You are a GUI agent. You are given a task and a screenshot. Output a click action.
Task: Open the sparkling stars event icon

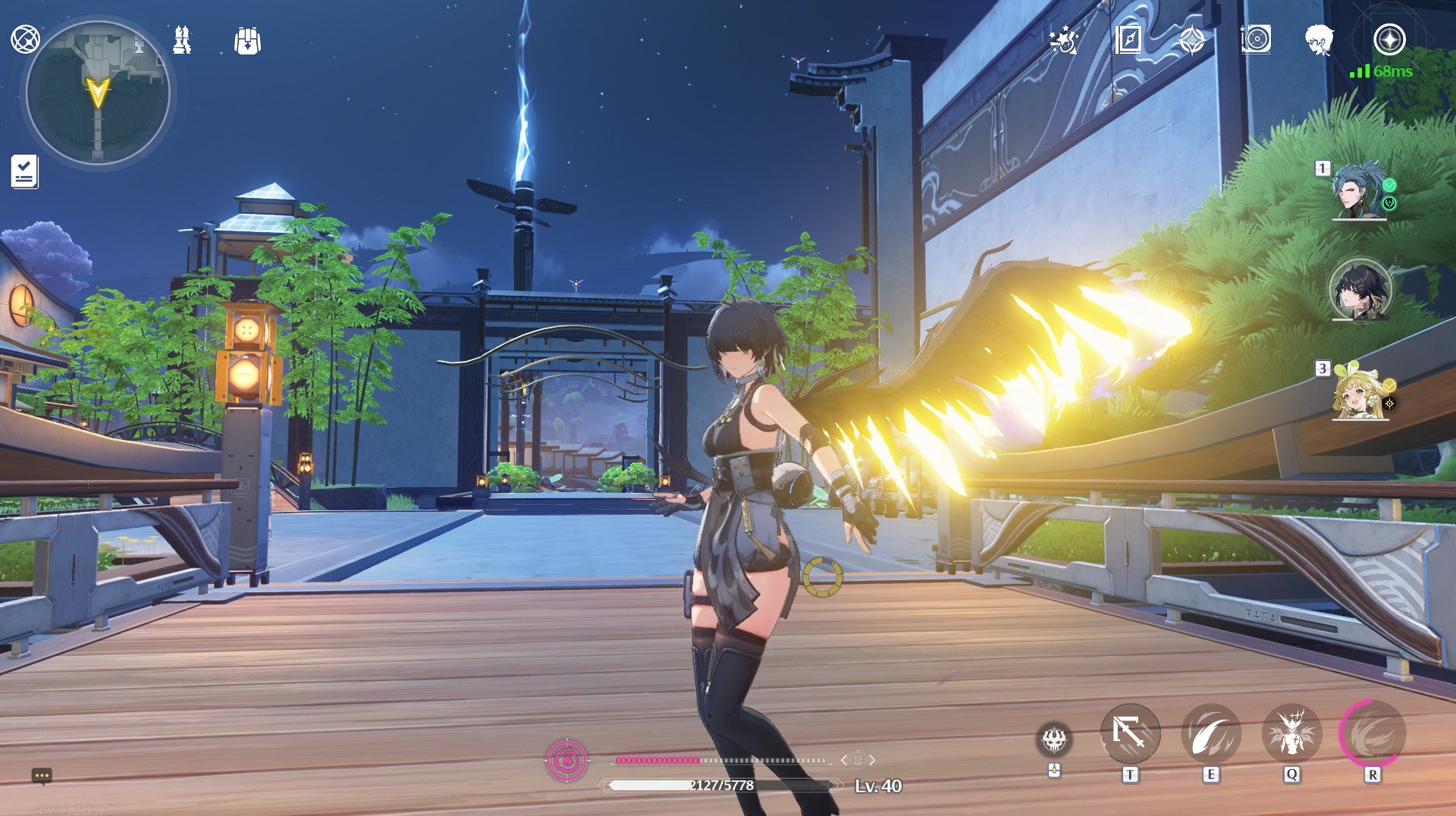[1064, 39]
